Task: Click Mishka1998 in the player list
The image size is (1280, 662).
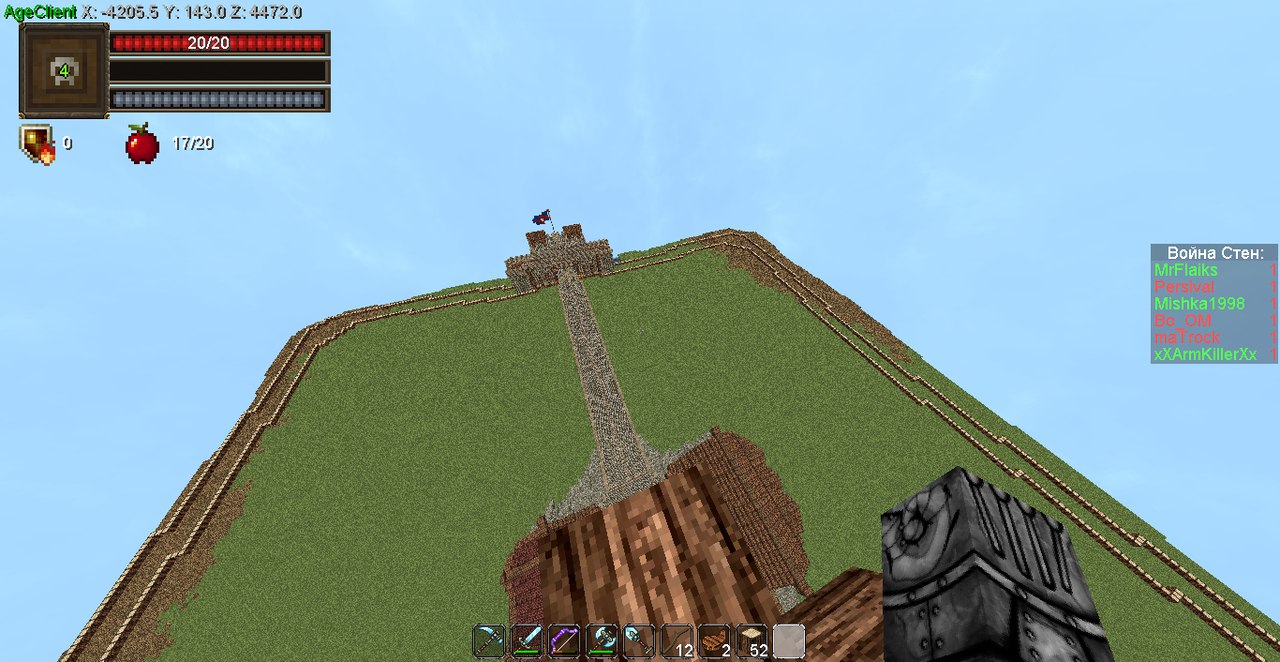Action: coord(1199,303)
